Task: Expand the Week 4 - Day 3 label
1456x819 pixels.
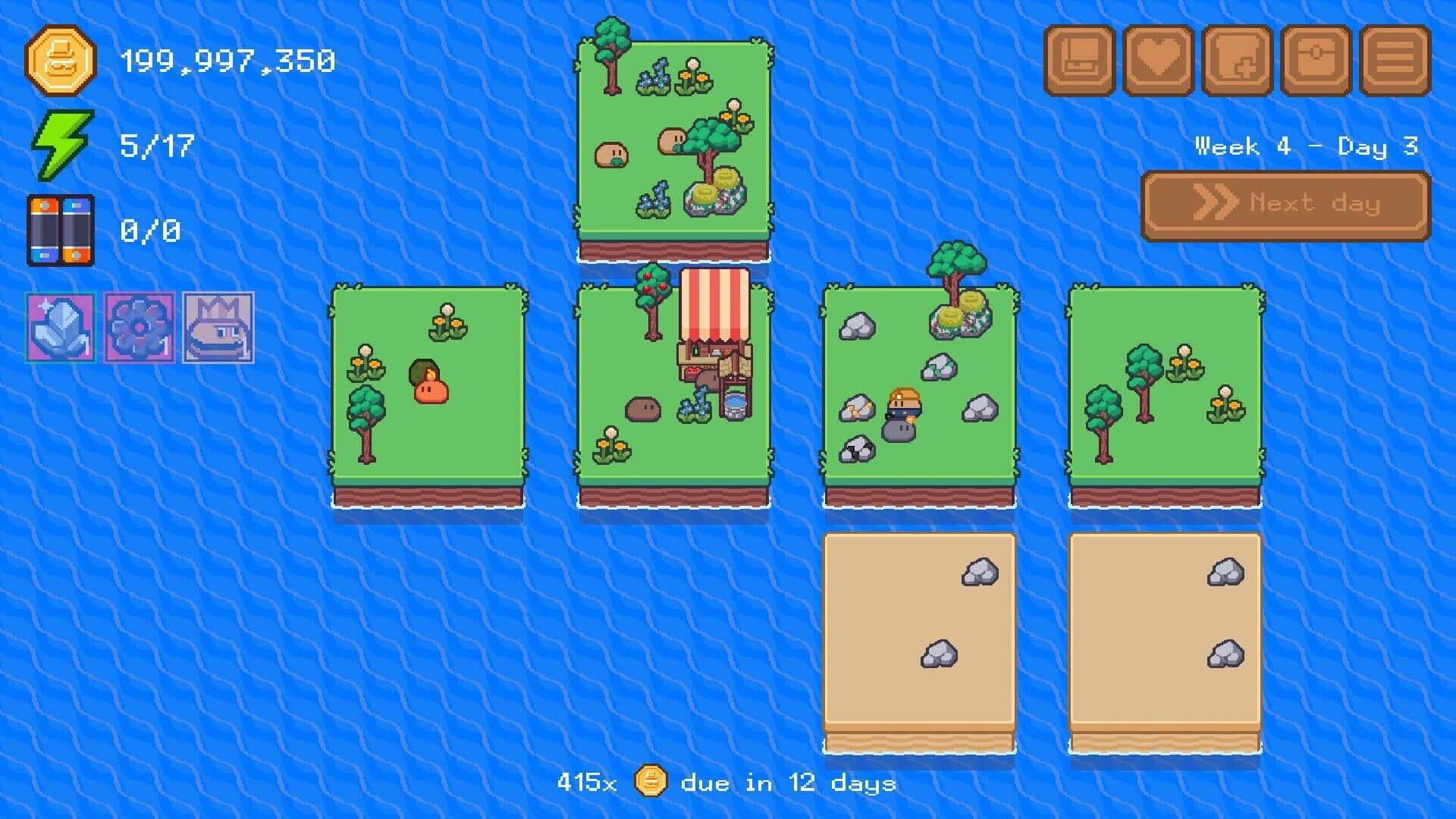Action: (1306, 148)
